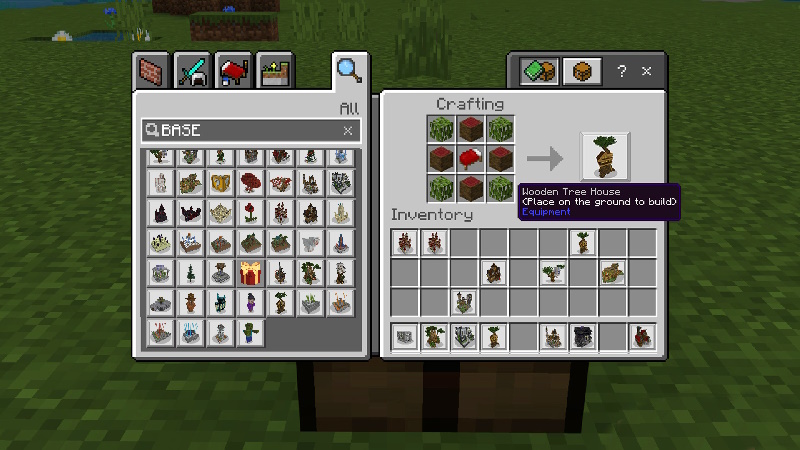The image size is (800, 450).
Task: Select the red poppy flower item in results
Action: pos(250,213)
